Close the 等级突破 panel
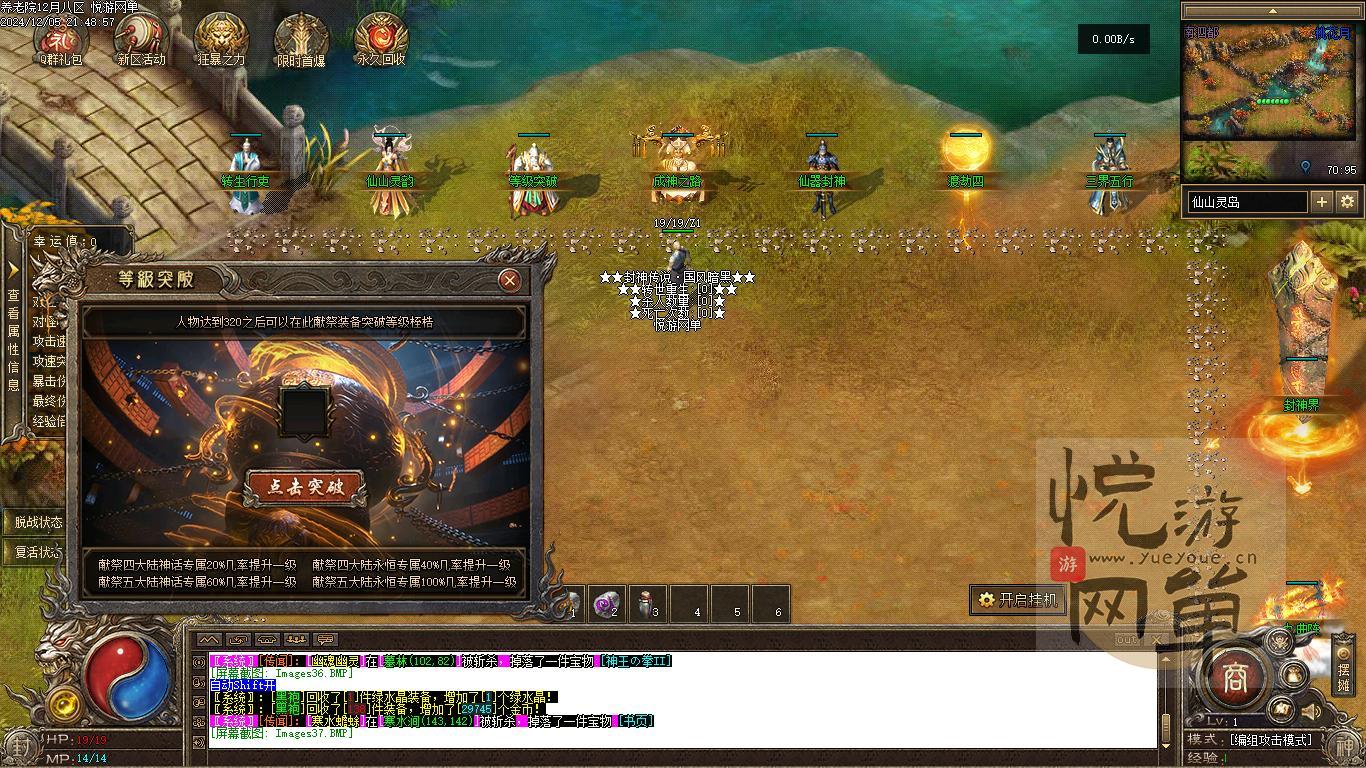Screen dimensions: 1366x768 coord(510,280)
